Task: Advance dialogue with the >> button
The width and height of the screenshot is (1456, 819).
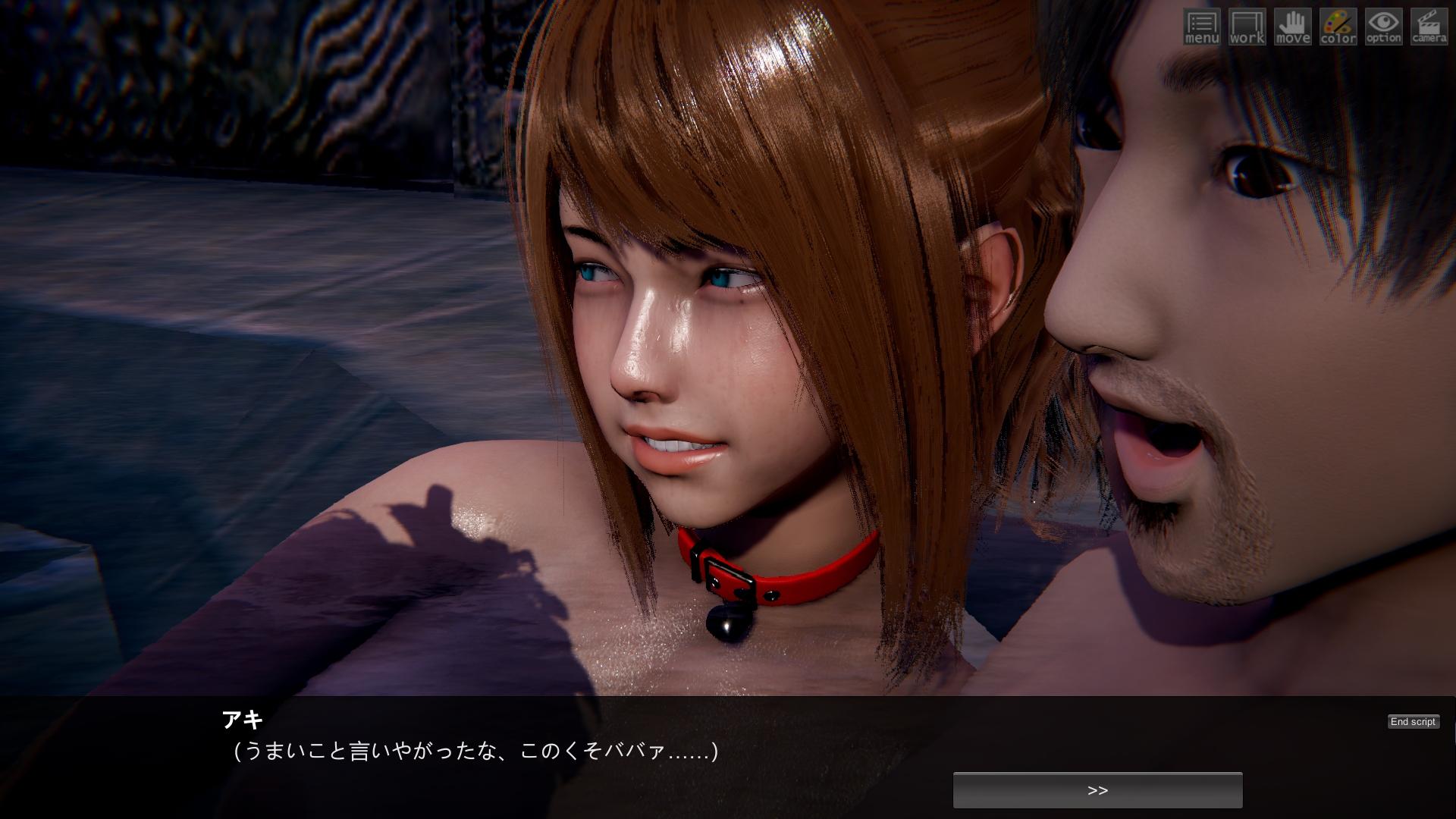Action: click(1097, 790)
